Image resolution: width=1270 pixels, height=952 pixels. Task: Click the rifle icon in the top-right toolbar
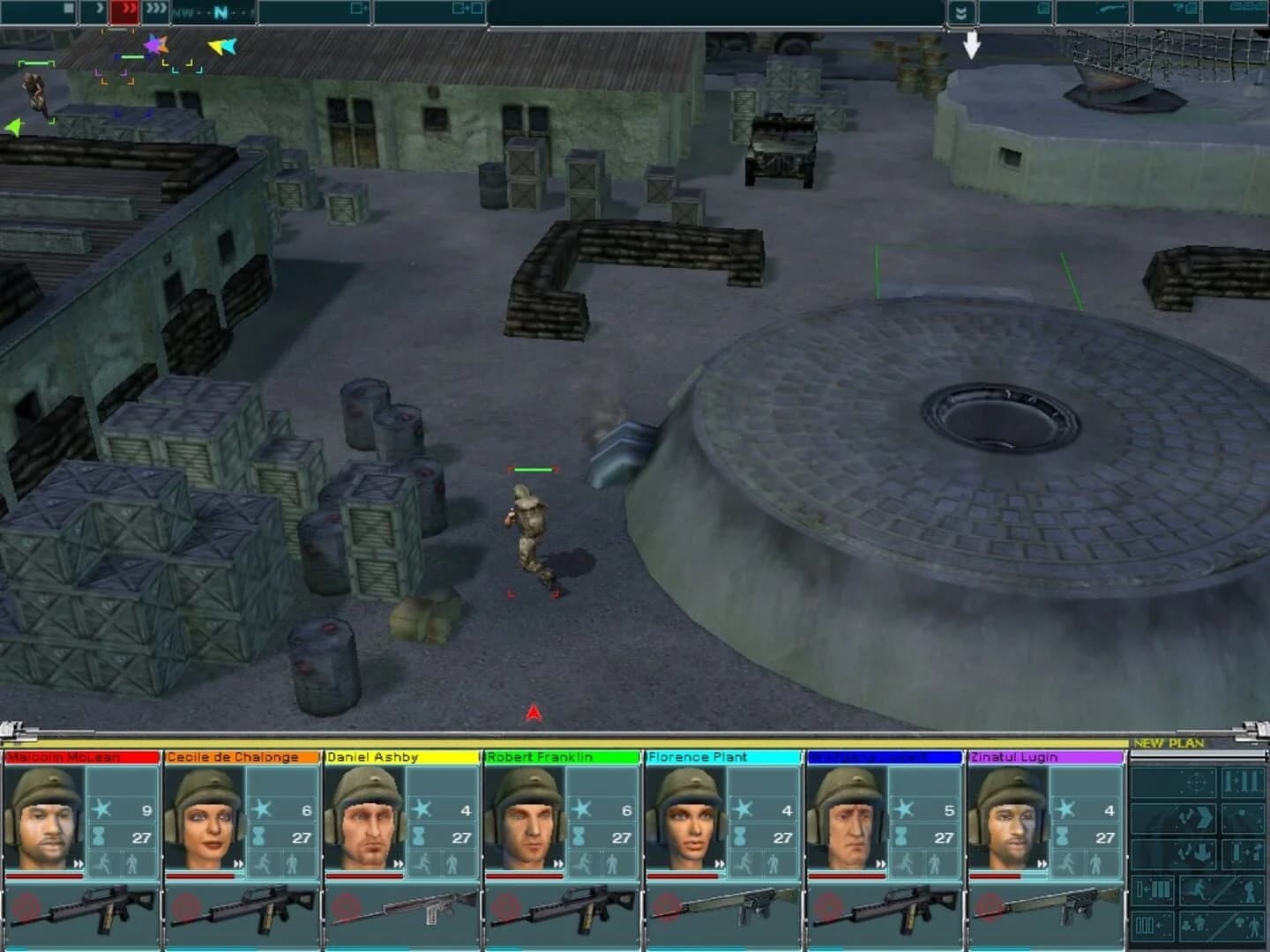pyautogui.click(x=1111, y=10)
